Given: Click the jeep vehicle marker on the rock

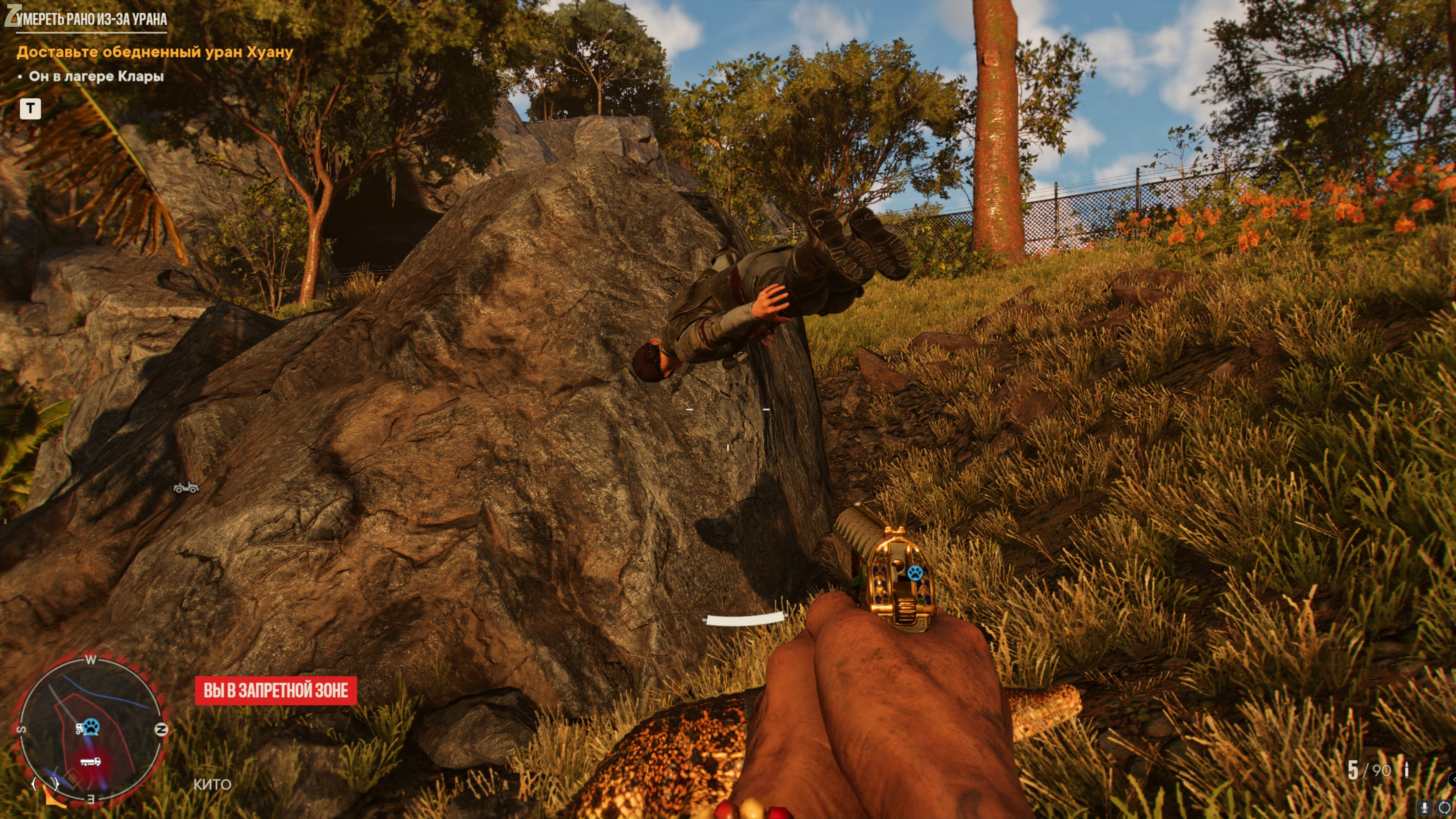Looking at the screenshot, I should coord(186,487).
